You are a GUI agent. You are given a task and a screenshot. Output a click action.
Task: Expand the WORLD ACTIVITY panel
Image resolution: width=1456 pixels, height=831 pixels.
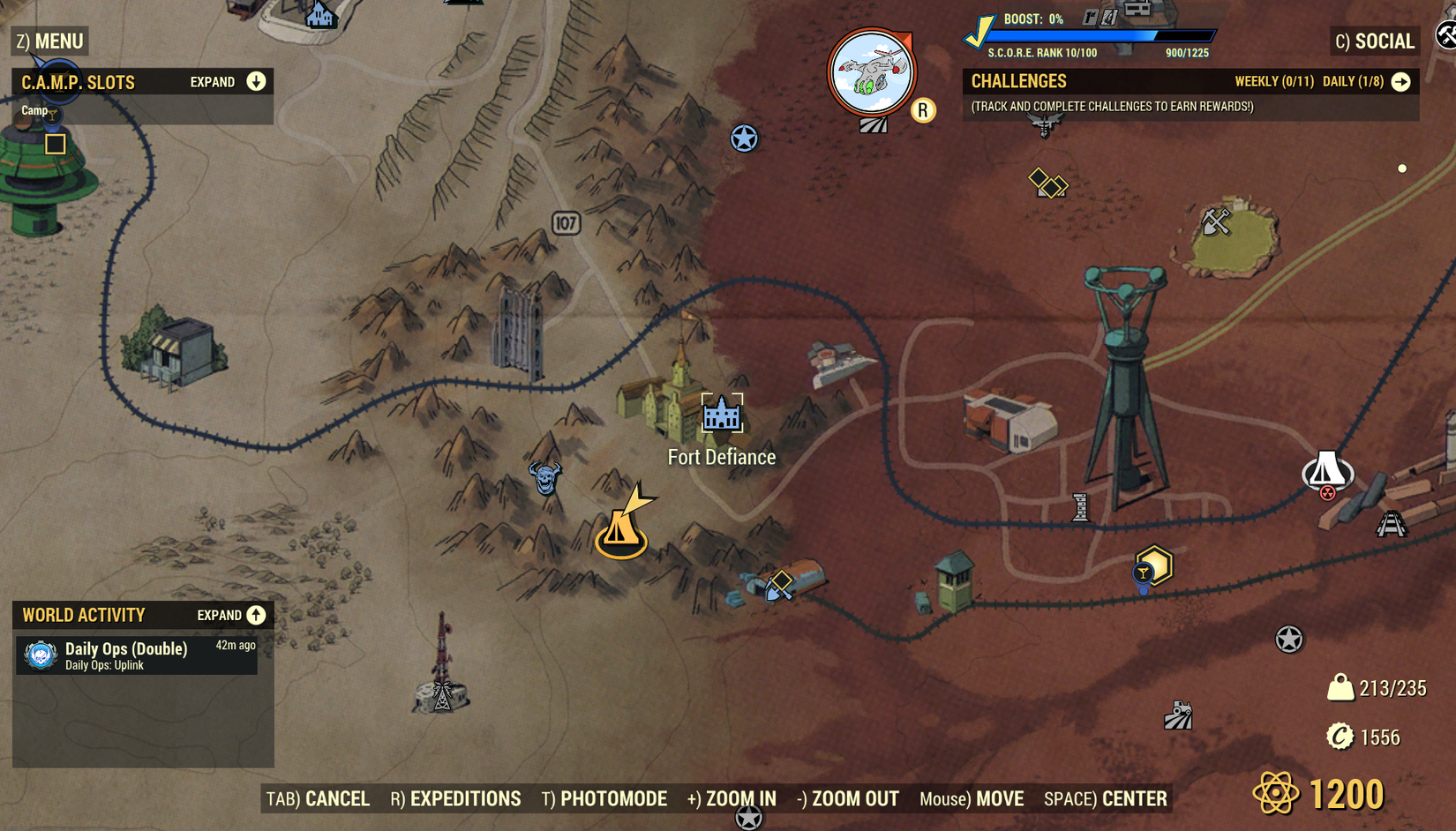(x=256, y=615)
